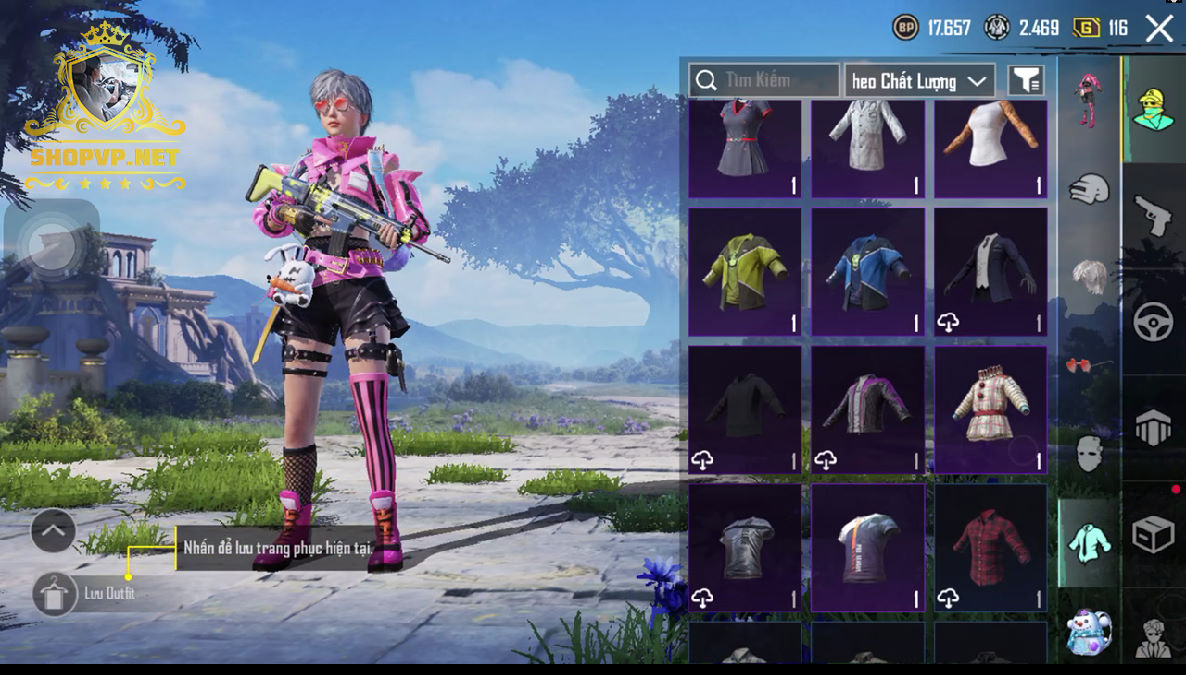Click the Tìm Kiếm search box
The image size is (1186, 675).
tap(764, 80)
